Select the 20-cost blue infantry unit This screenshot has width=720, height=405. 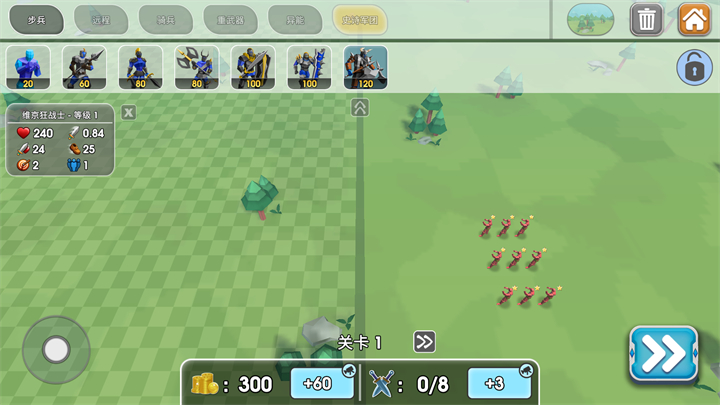(27, 67)
